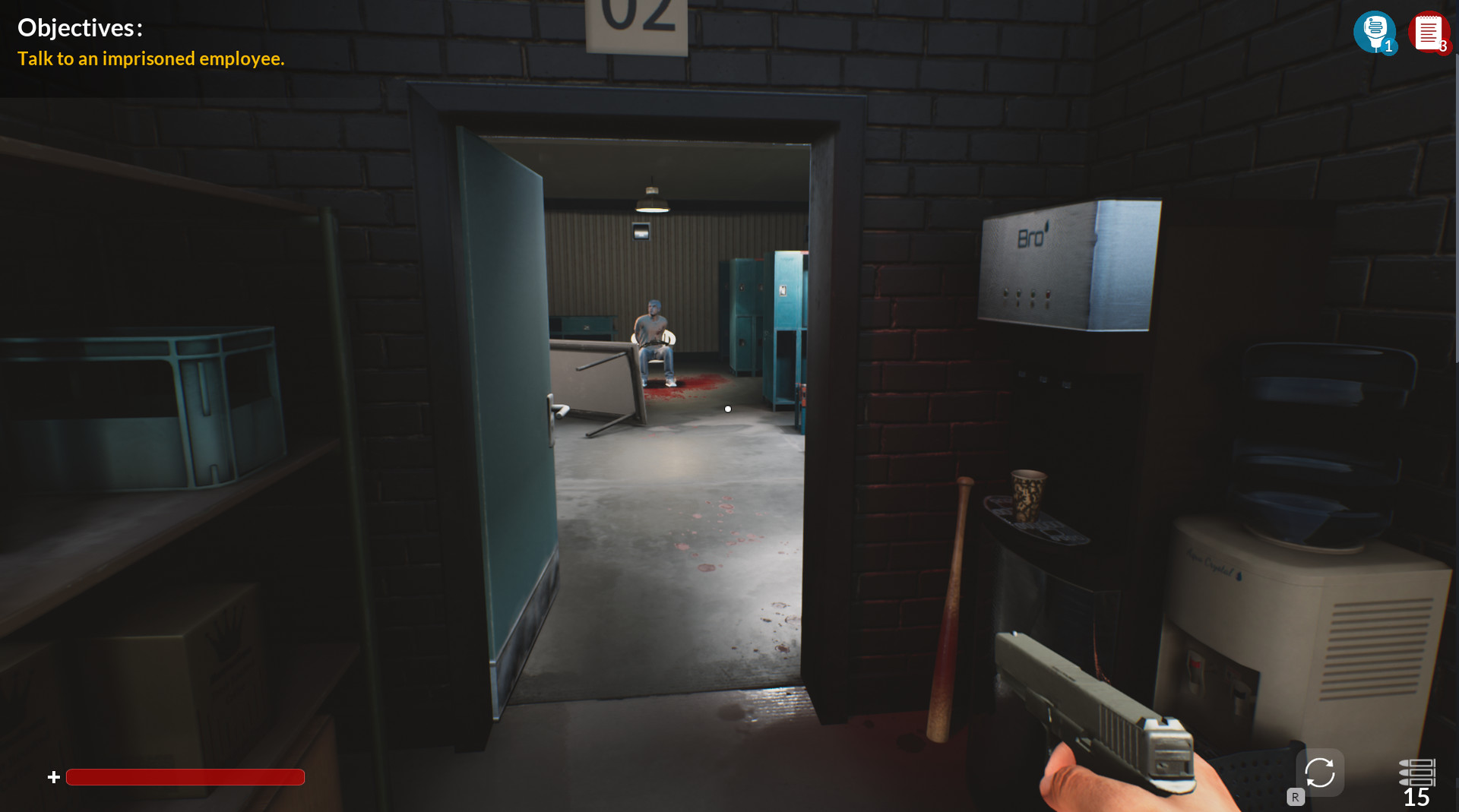Click the objective 'Talk to an imprisoned employee'
This screenshot has height=812, width=1459.
[x=150, y=58]
